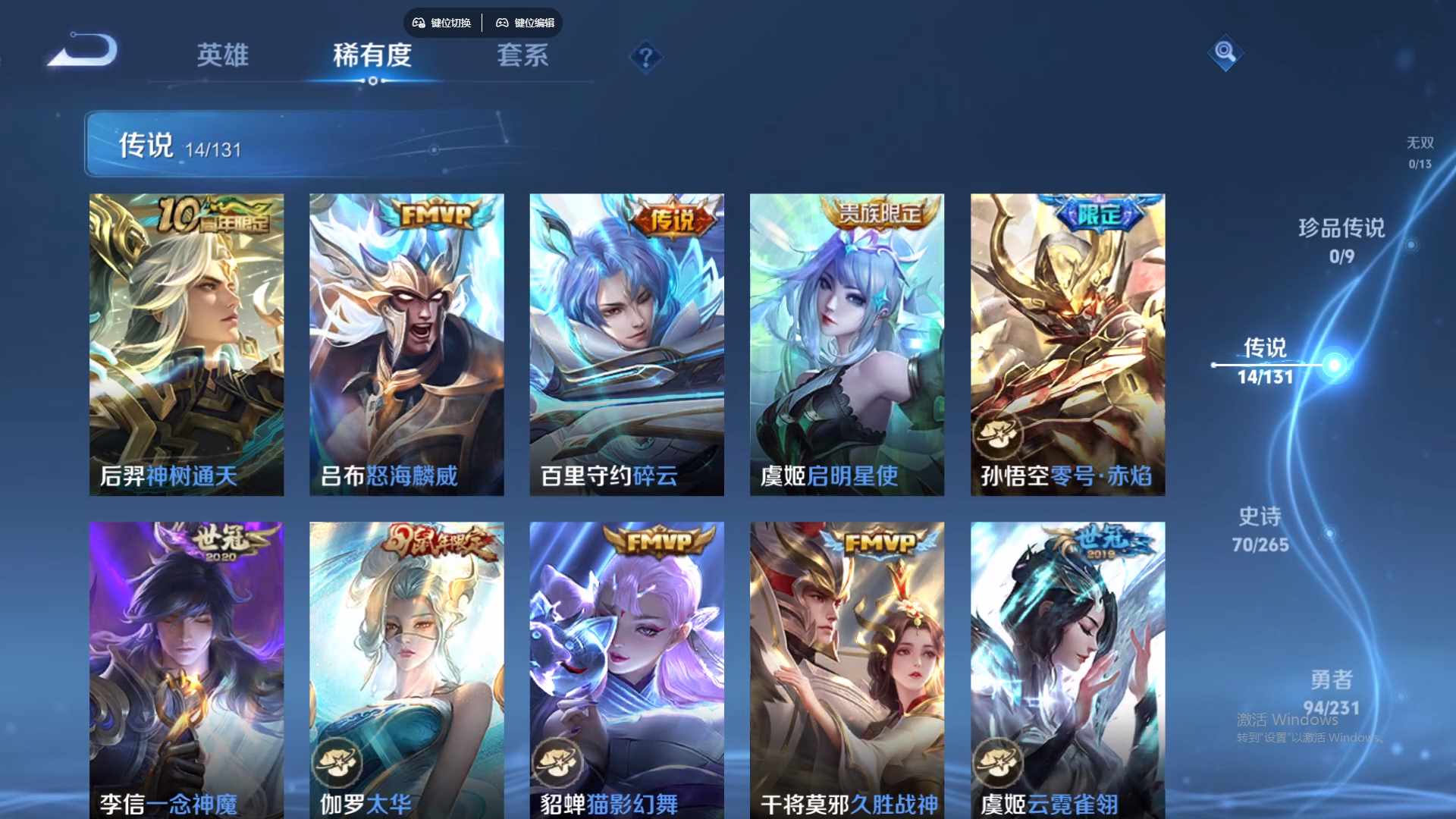1456x819 pixels.
Task: Show help with the question mark icon
Action: click(x=645, y=58)
